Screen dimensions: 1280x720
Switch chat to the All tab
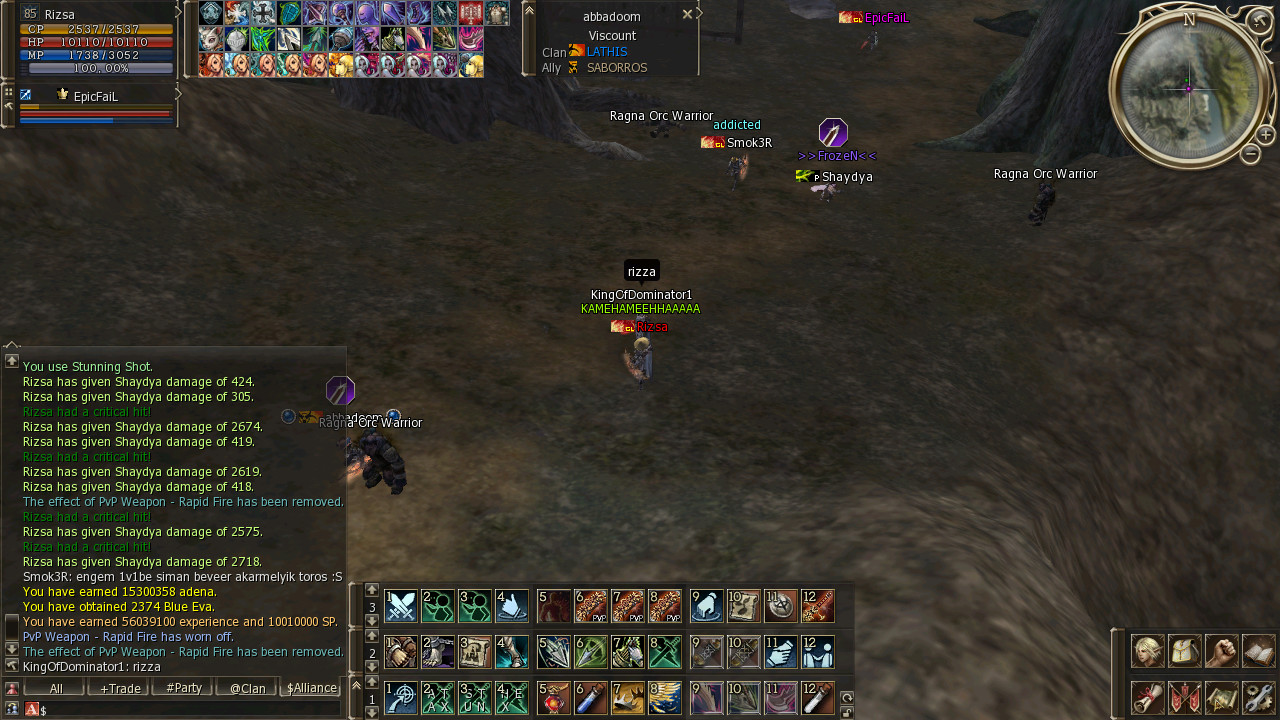coord(55,688)
